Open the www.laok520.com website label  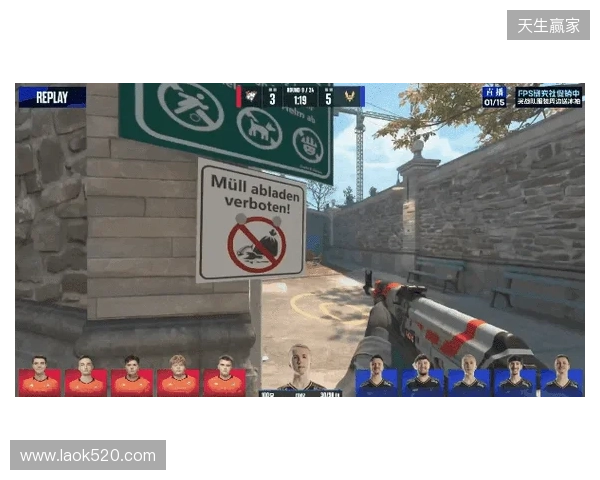pos(88,456)
